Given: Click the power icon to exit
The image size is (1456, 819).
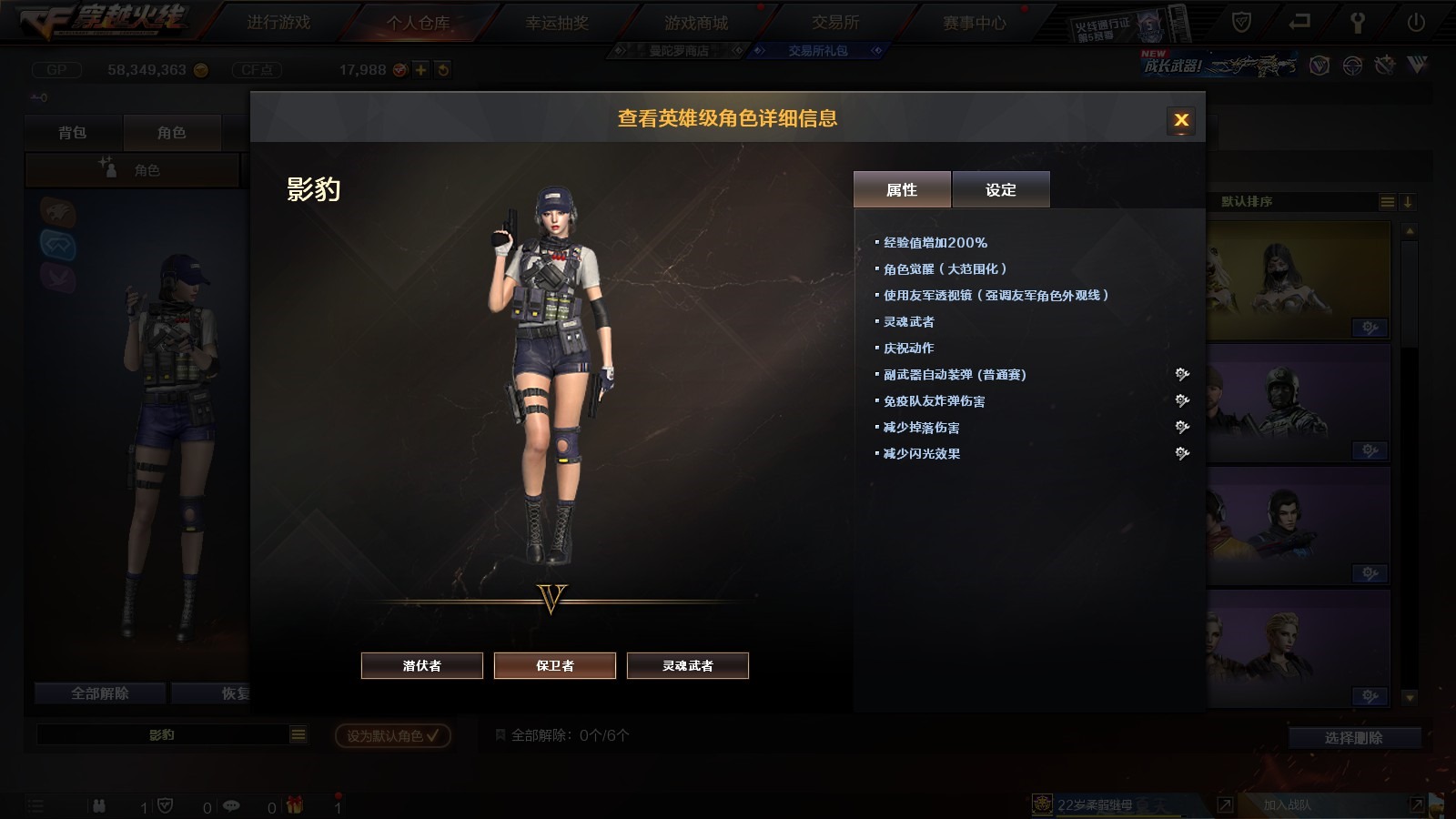Looking at the screenshot, I should point(1416,22).
